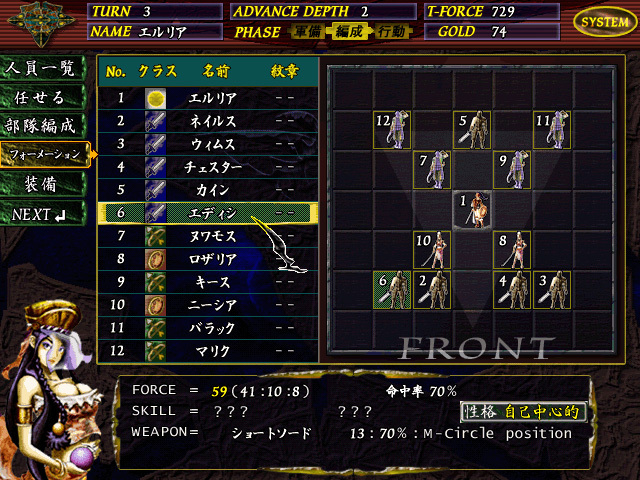Image resolution: width=640 pixels, height=480 pixels.
Task: Open the 装備 equipment menu
Action: click(41, 185)
